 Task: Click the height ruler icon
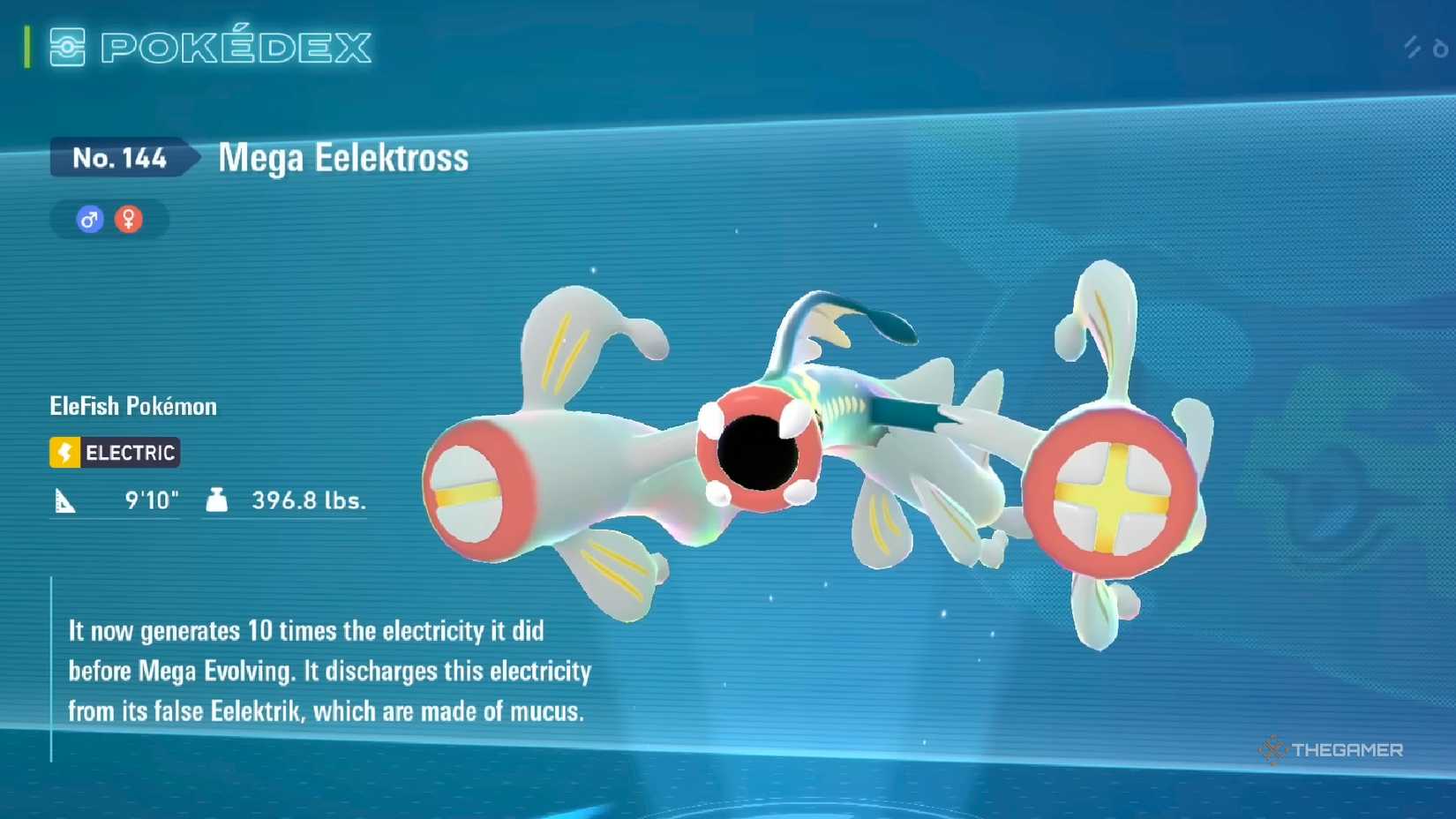click(64, 500)
